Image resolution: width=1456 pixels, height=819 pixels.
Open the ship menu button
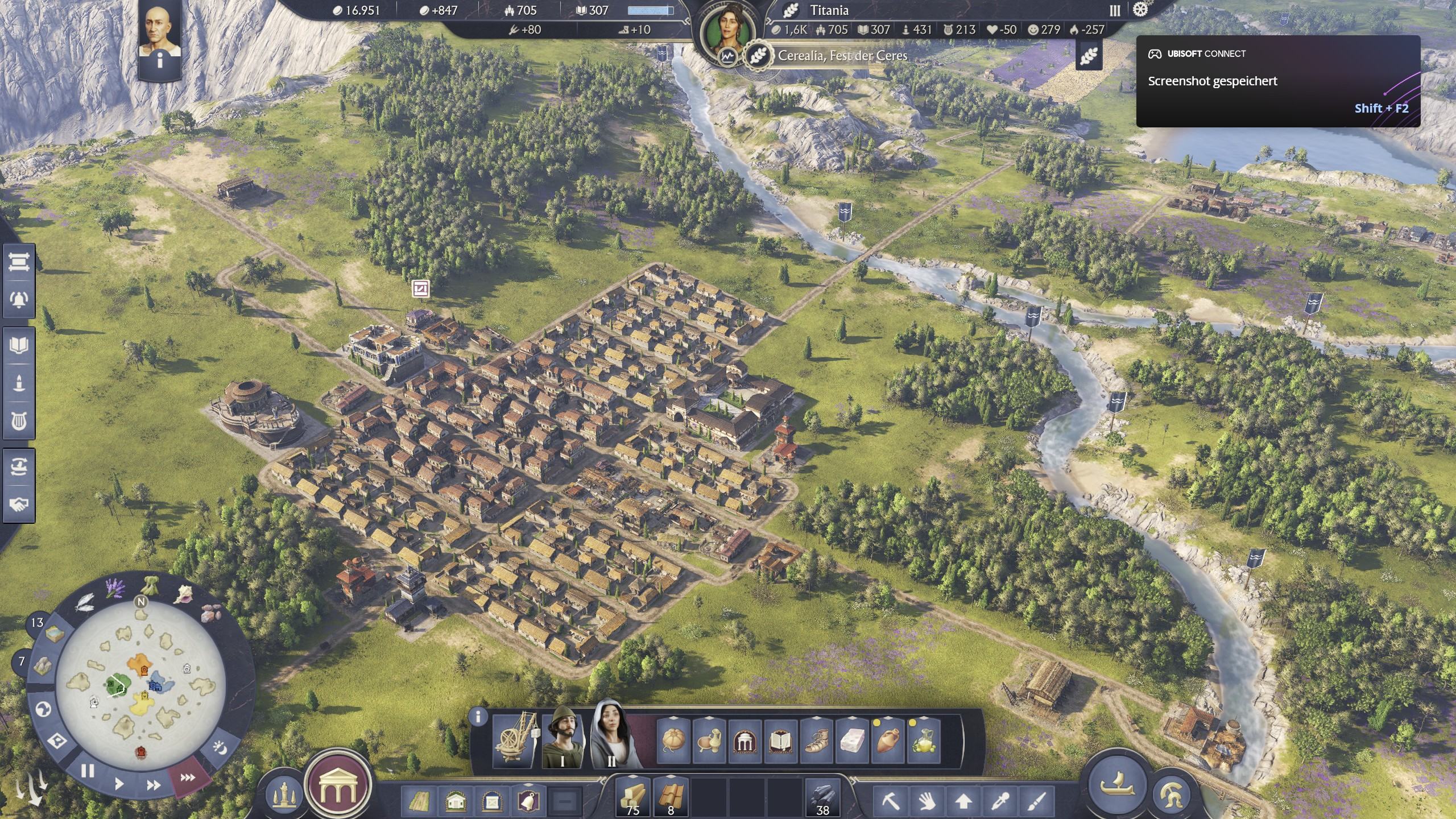pos(1117,785)
